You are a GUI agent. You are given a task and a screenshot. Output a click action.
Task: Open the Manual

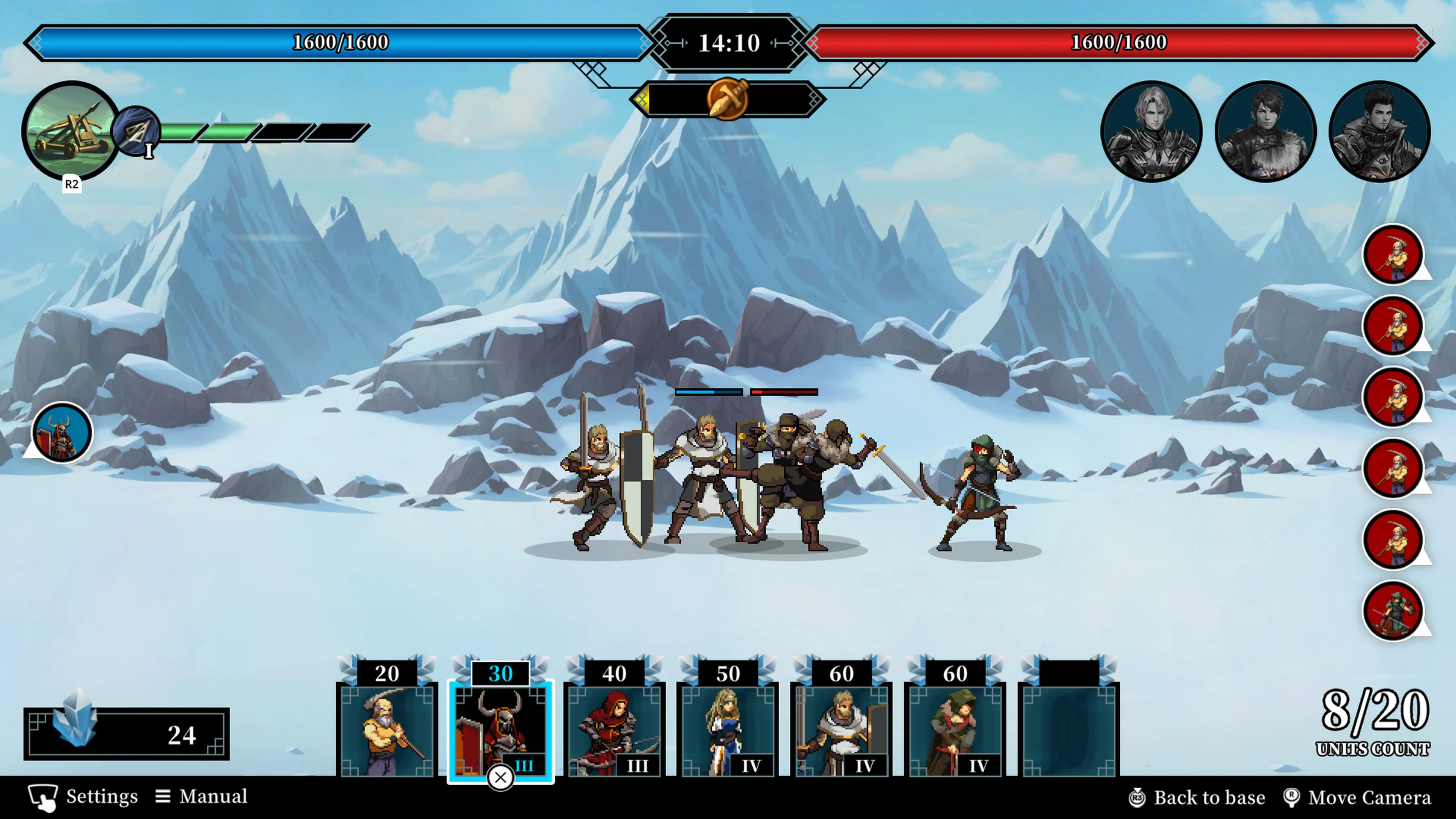[202, 796]
